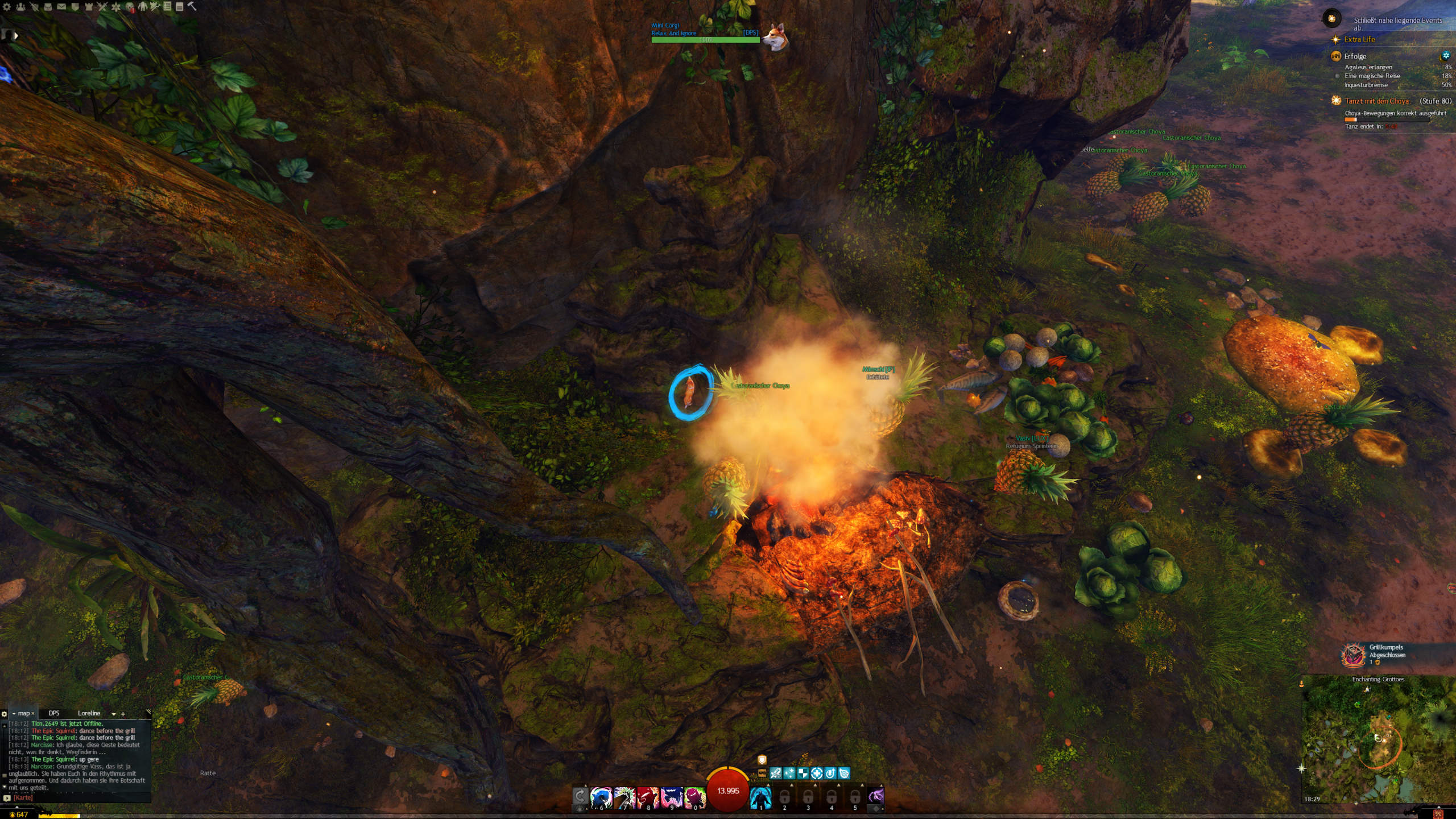Activate the magenta creature skill in slot 0
The width and height of the screenshot is (1456, 819).
click(694, 797)
